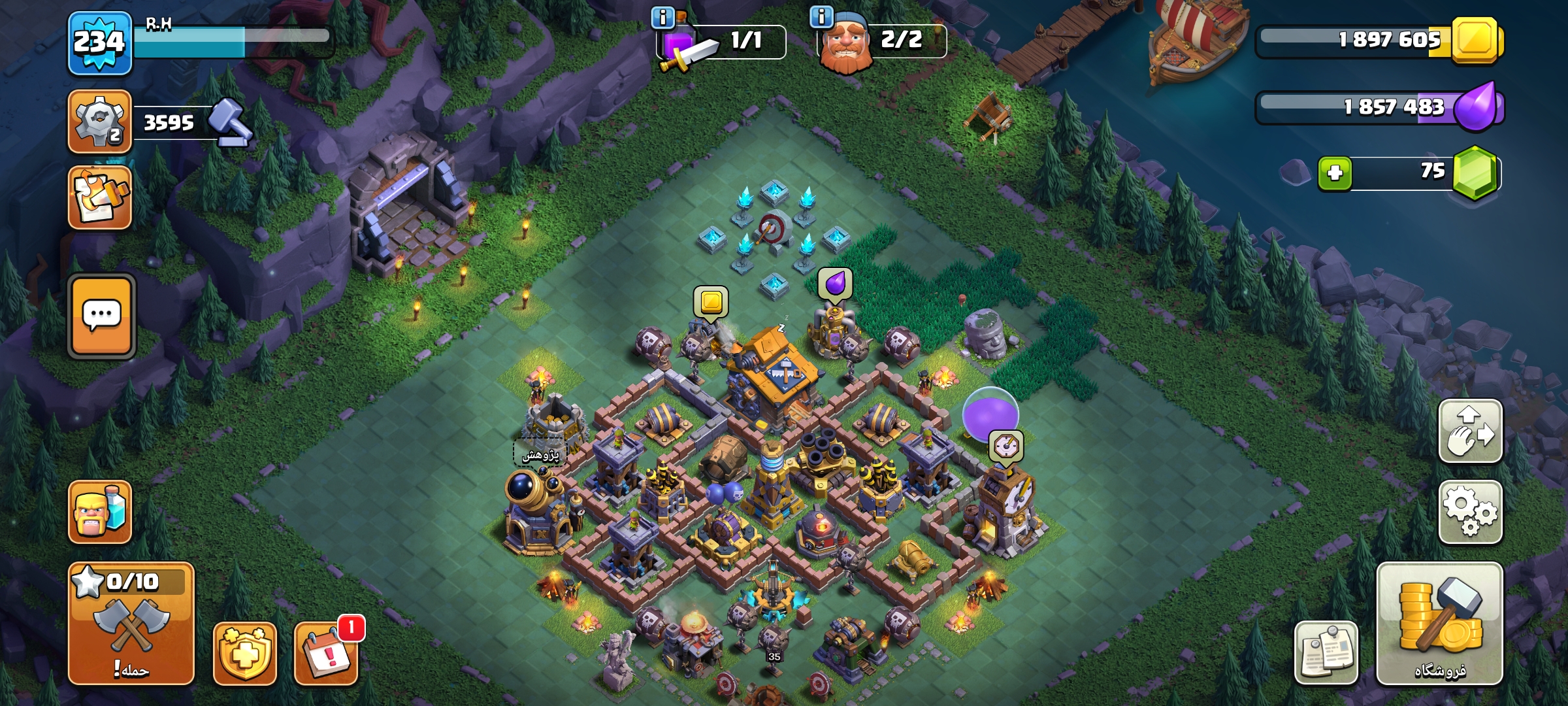Tap the clock tower boost bubble
The image size is (1568, 706).
pyautogui.click(x=1005, y=446)
